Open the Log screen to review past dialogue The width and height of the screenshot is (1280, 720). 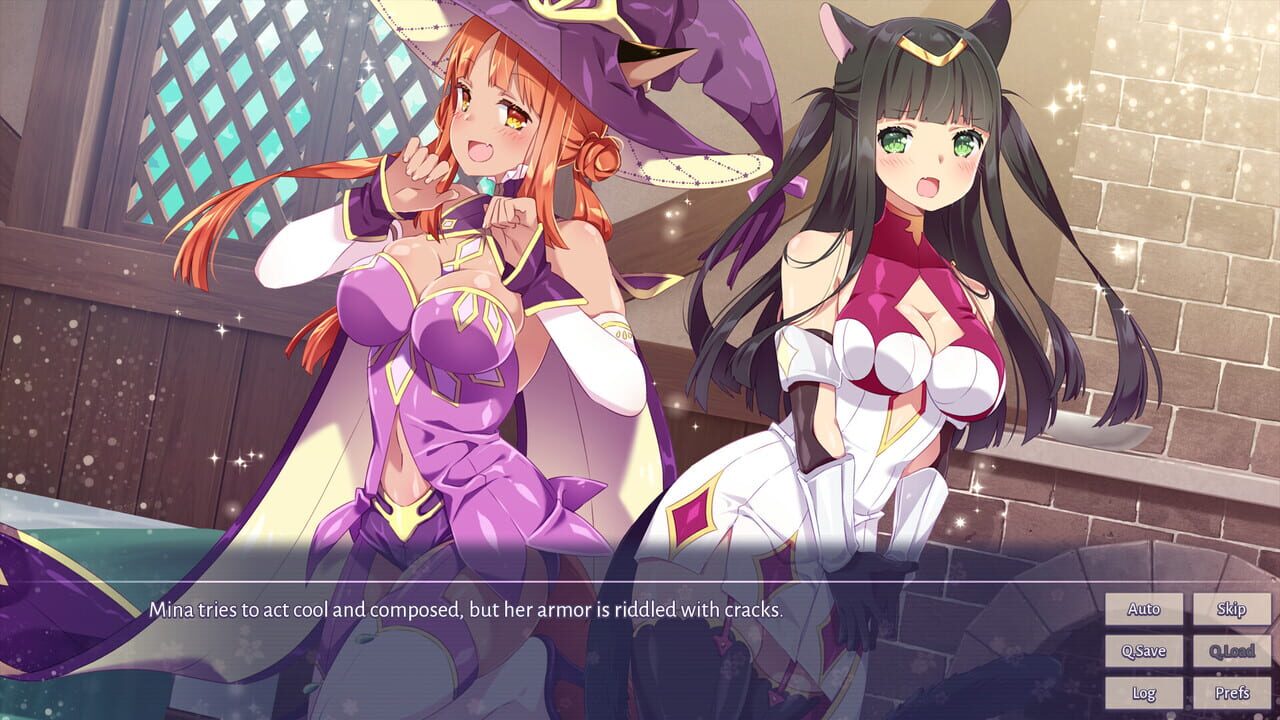tap(1142, 691)
